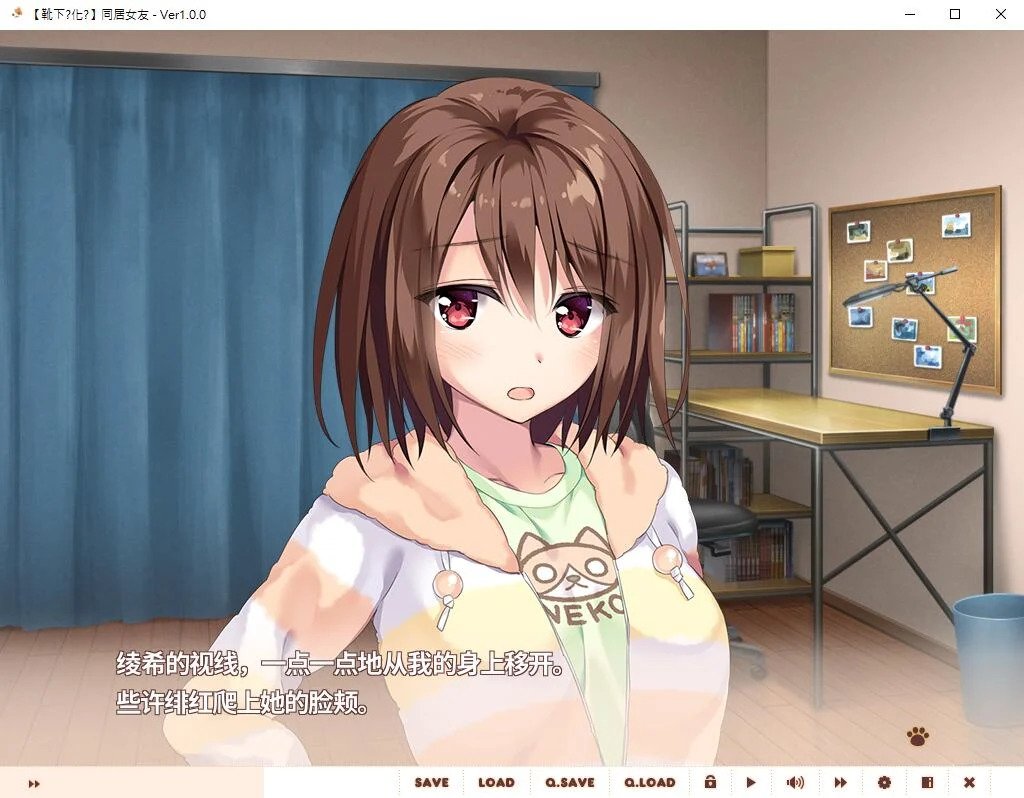The width and height of the screenshot is (1024, 798).
Task: Skip text with the toolbar fast-forward icon
Action: [841, 782]
